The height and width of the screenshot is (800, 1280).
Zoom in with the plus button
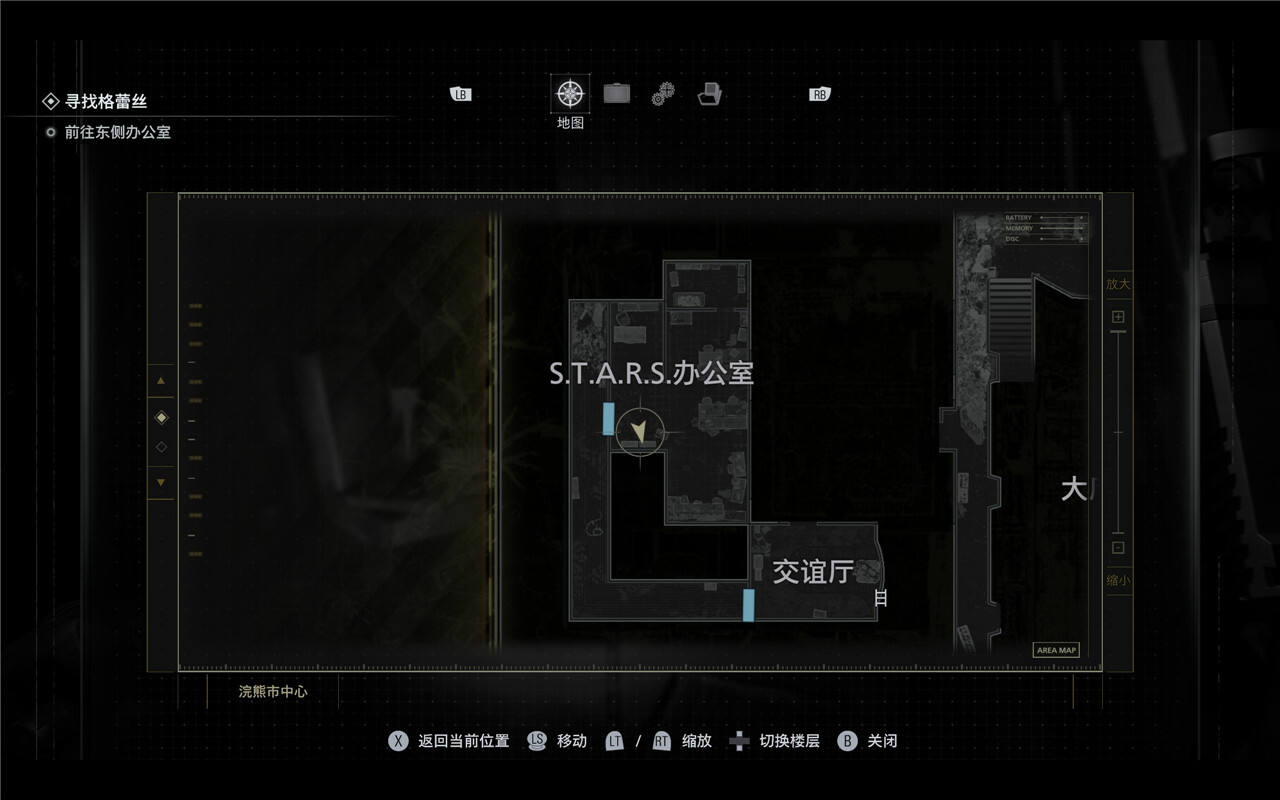pos(1118,317)
